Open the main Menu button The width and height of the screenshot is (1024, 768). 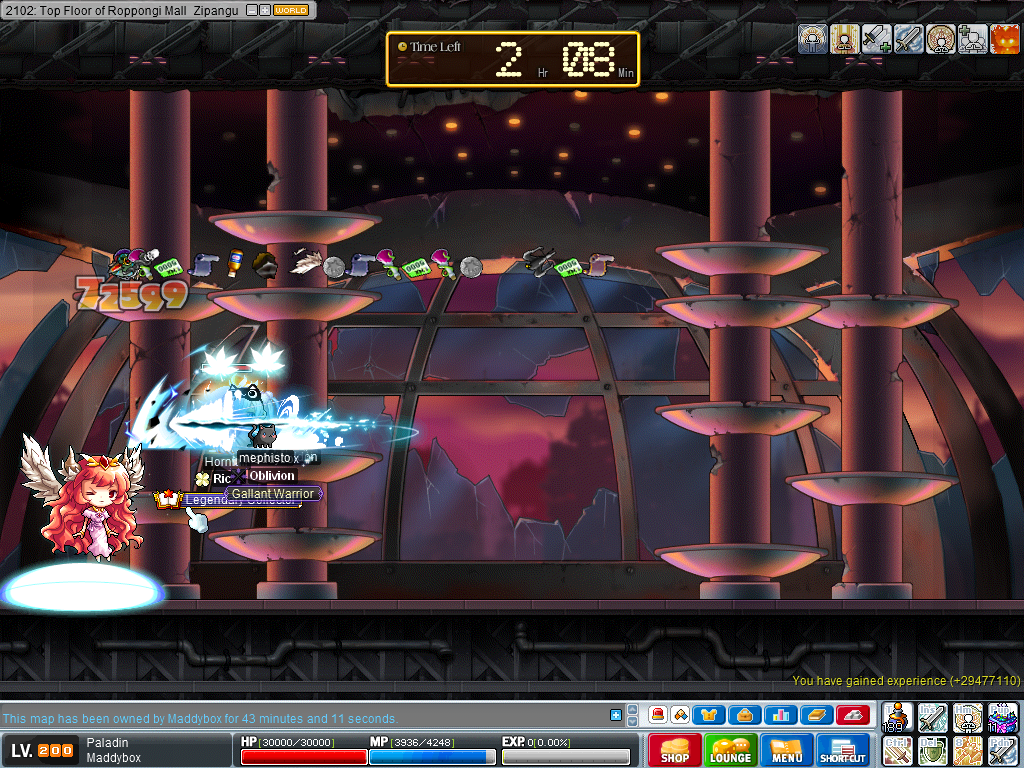click(787, 750)
